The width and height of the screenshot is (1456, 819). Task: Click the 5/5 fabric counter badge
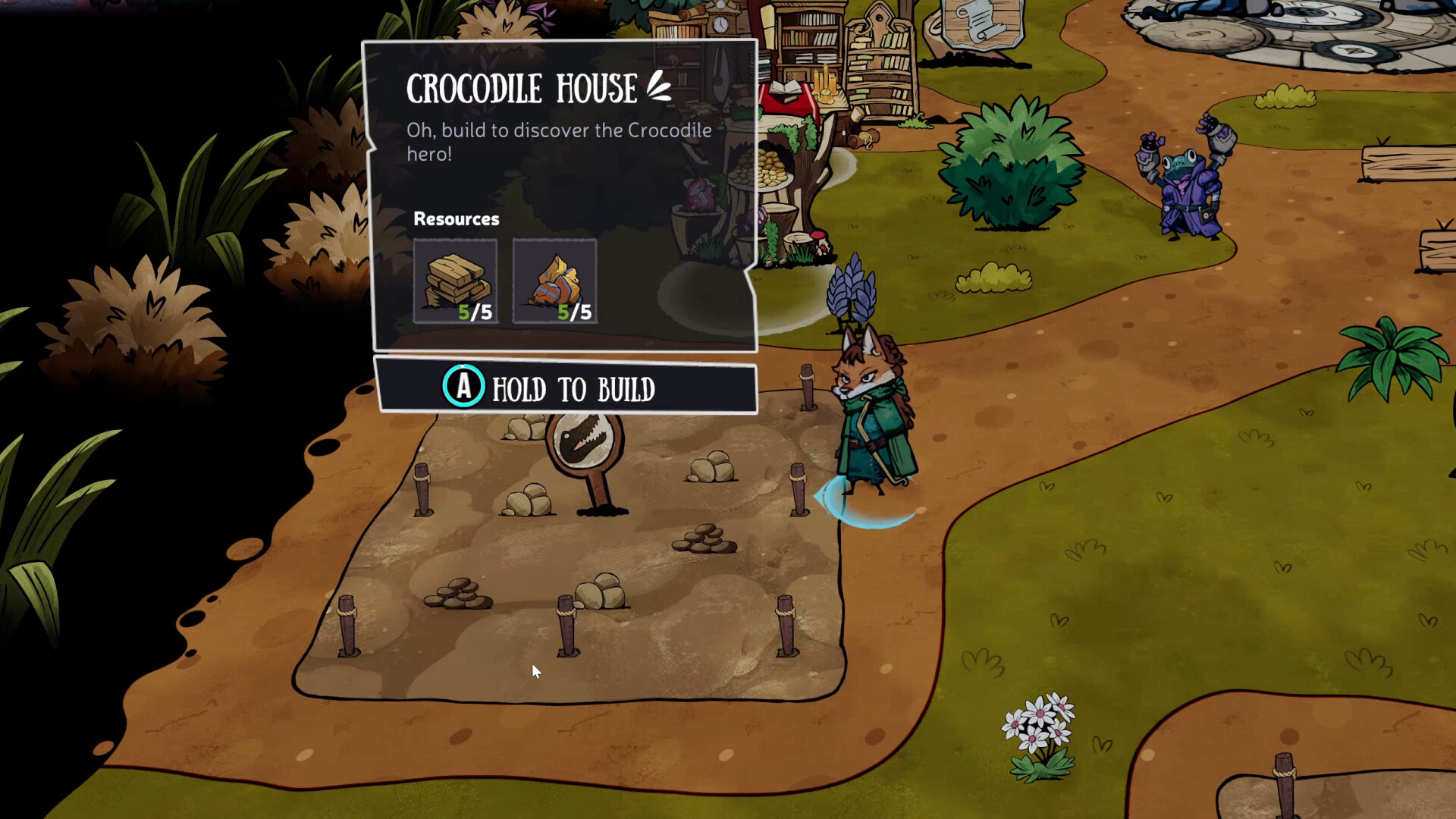(x=574, y=312)
